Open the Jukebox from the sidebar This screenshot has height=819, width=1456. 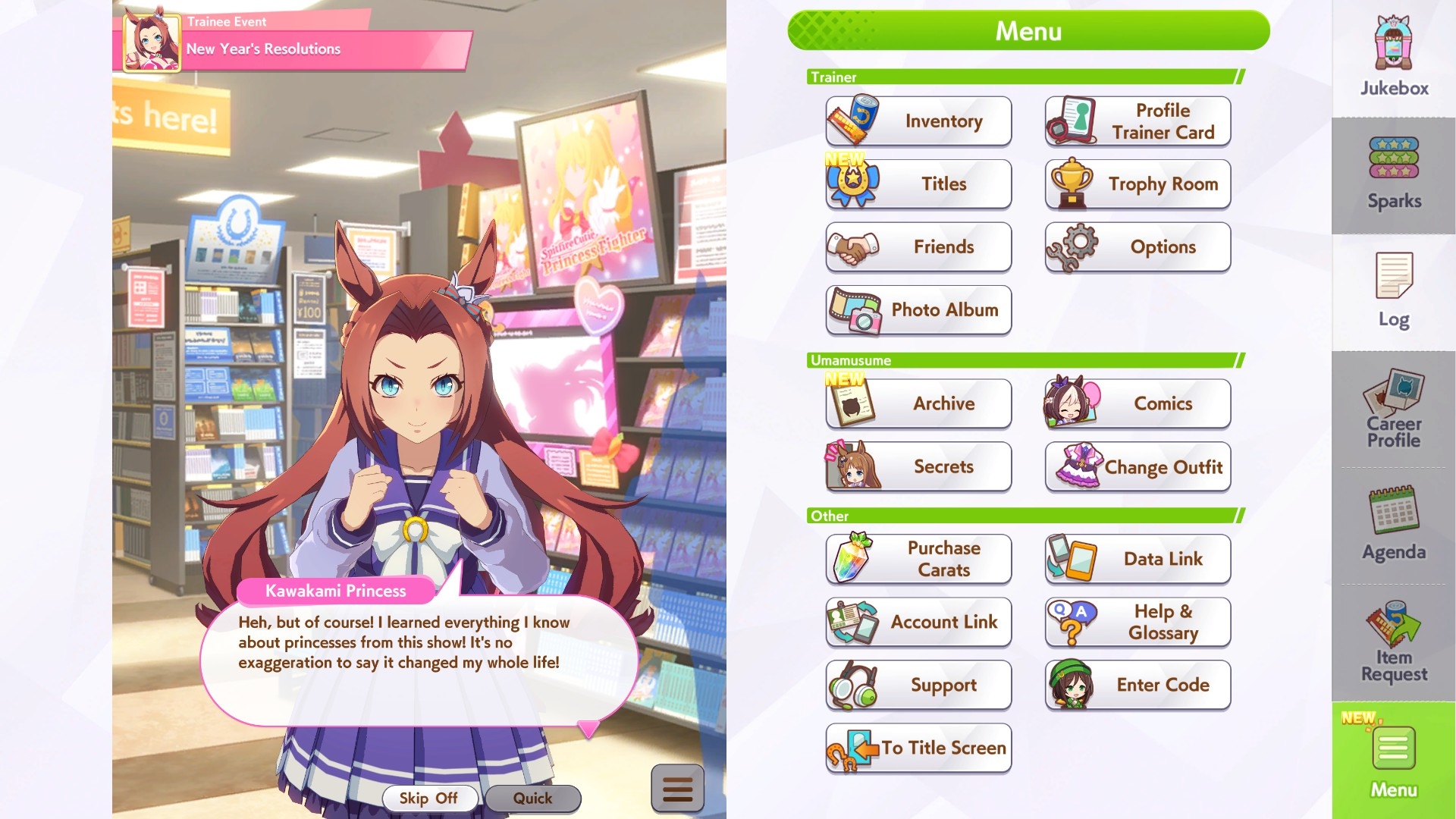point(1394,57)
